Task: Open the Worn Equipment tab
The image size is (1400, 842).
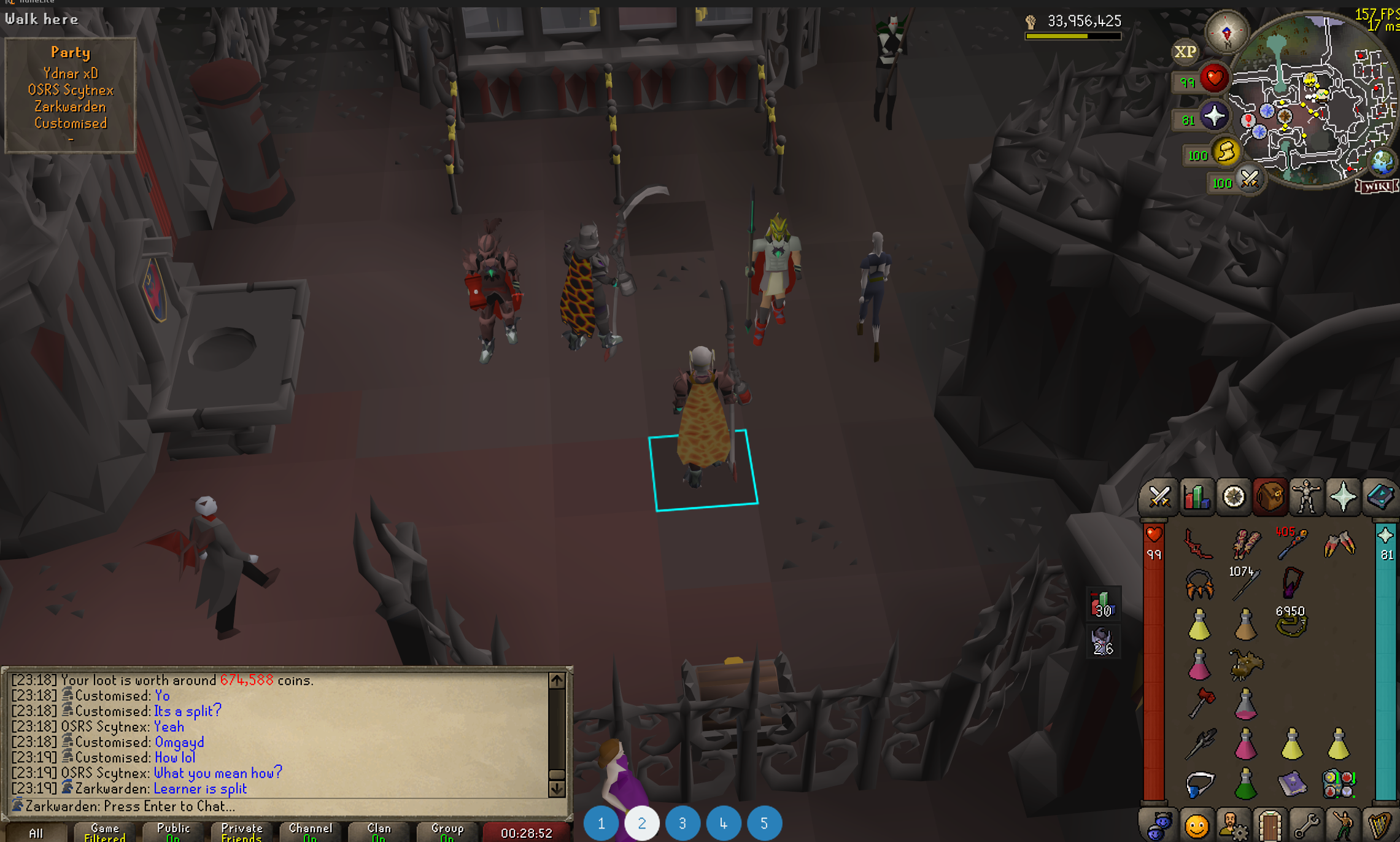Action: pos(1306,496)
